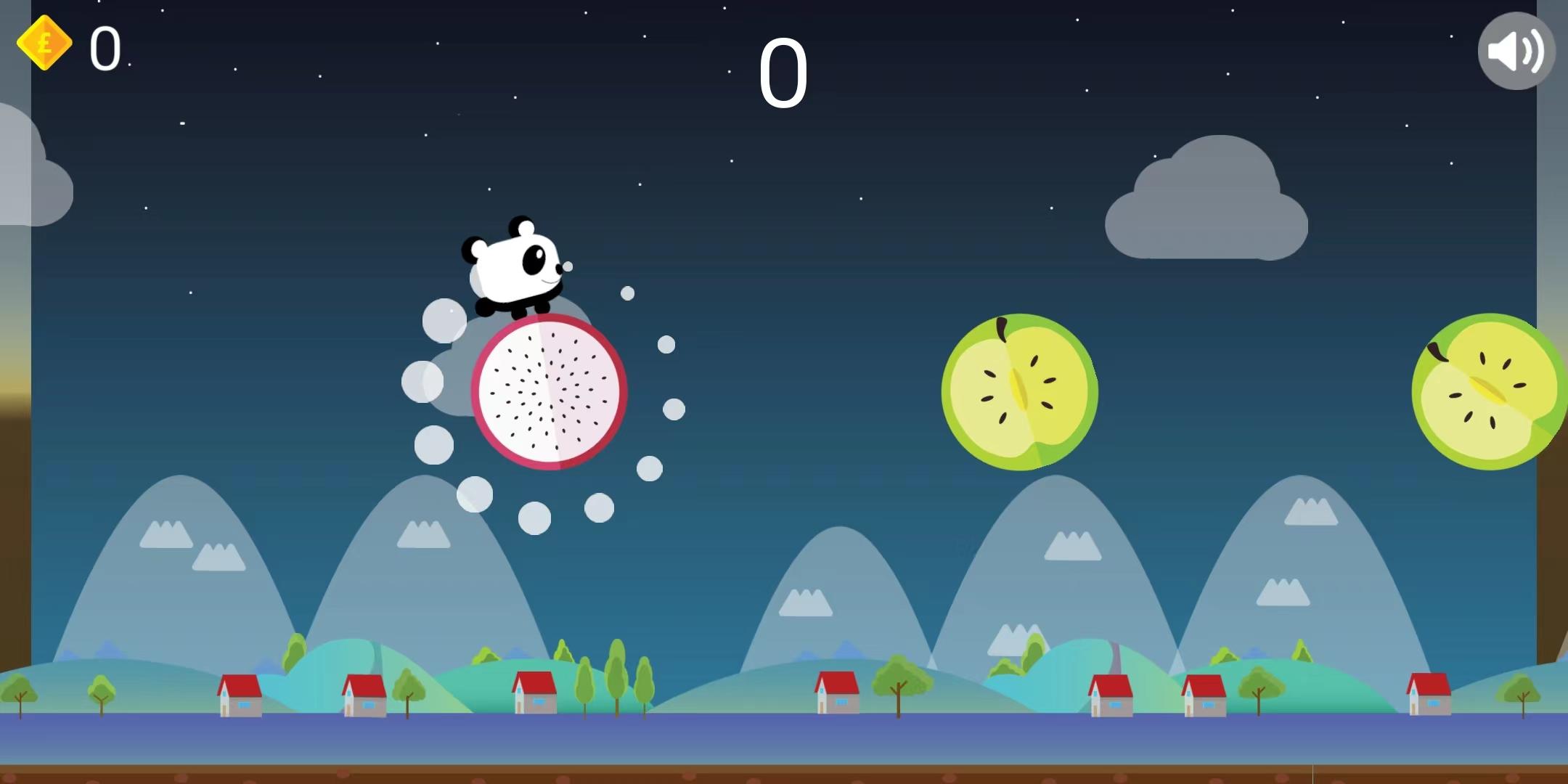Image resolution: width=1568 pixels, height=784 pixels.
Task: Open the score display at top center
Action: coord(785,73)
